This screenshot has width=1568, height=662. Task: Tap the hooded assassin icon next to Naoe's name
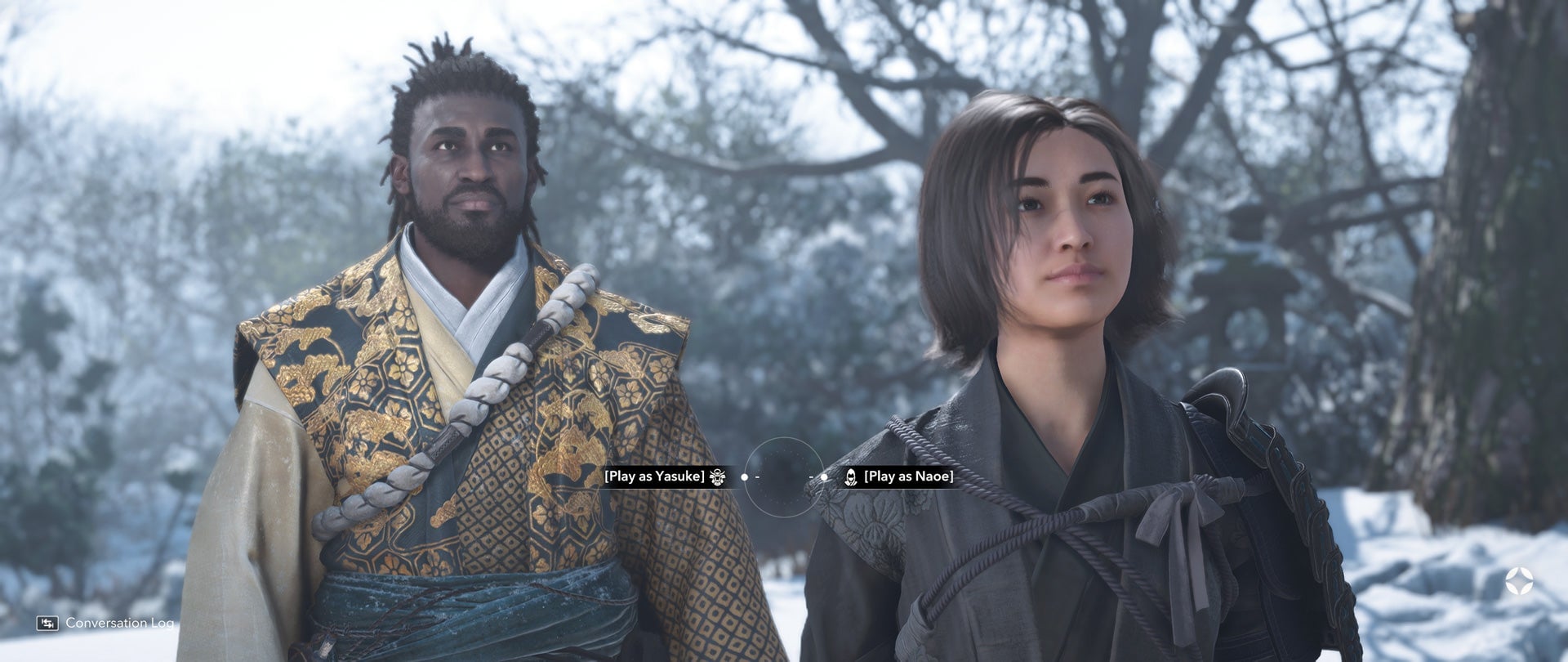pyautogui.click(x=851, y=477)
